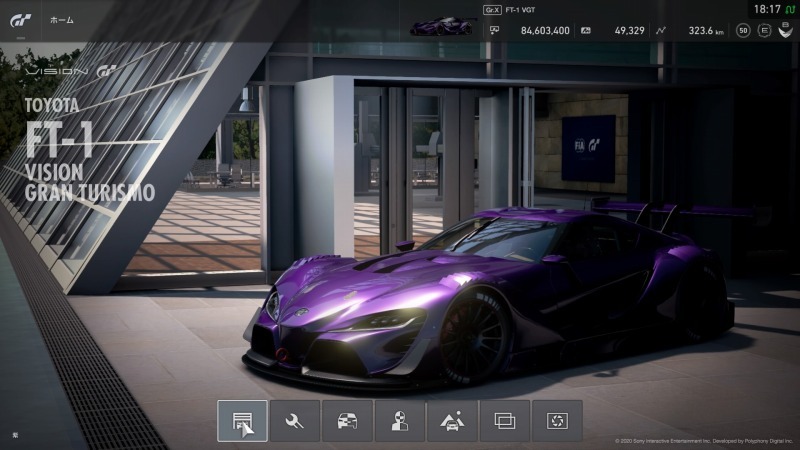This screenshot has width=800, height=450.
Task: Open the B rank emblem icon
Action: pyautogui.click(x=785, y=31)
